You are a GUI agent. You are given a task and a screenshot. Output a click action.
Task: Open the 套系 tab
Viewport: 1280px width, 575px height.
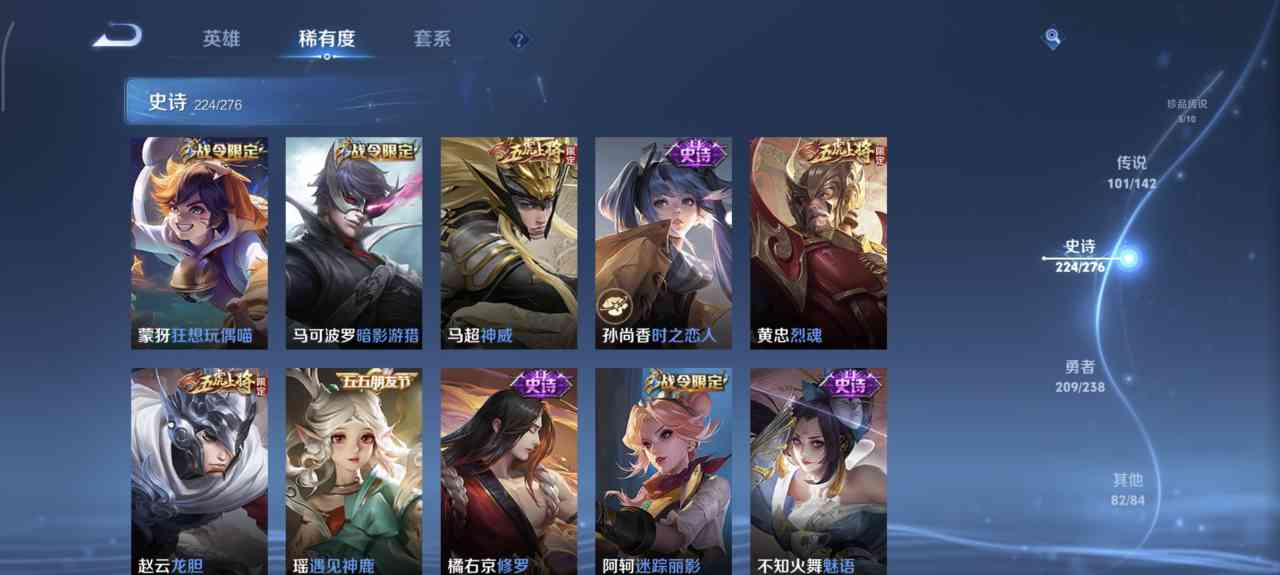coord(432,39)
